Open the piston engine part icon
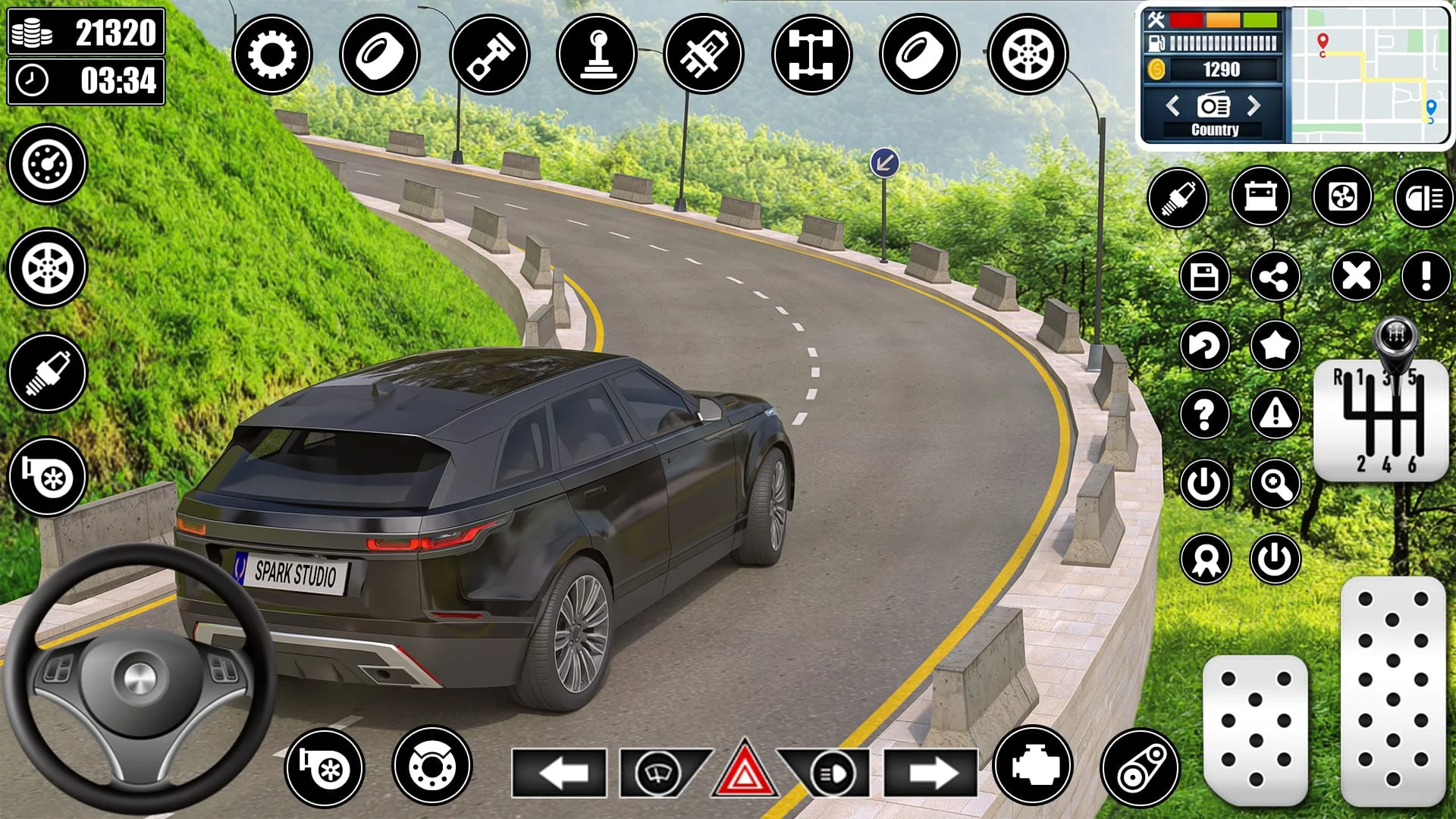 489,53
